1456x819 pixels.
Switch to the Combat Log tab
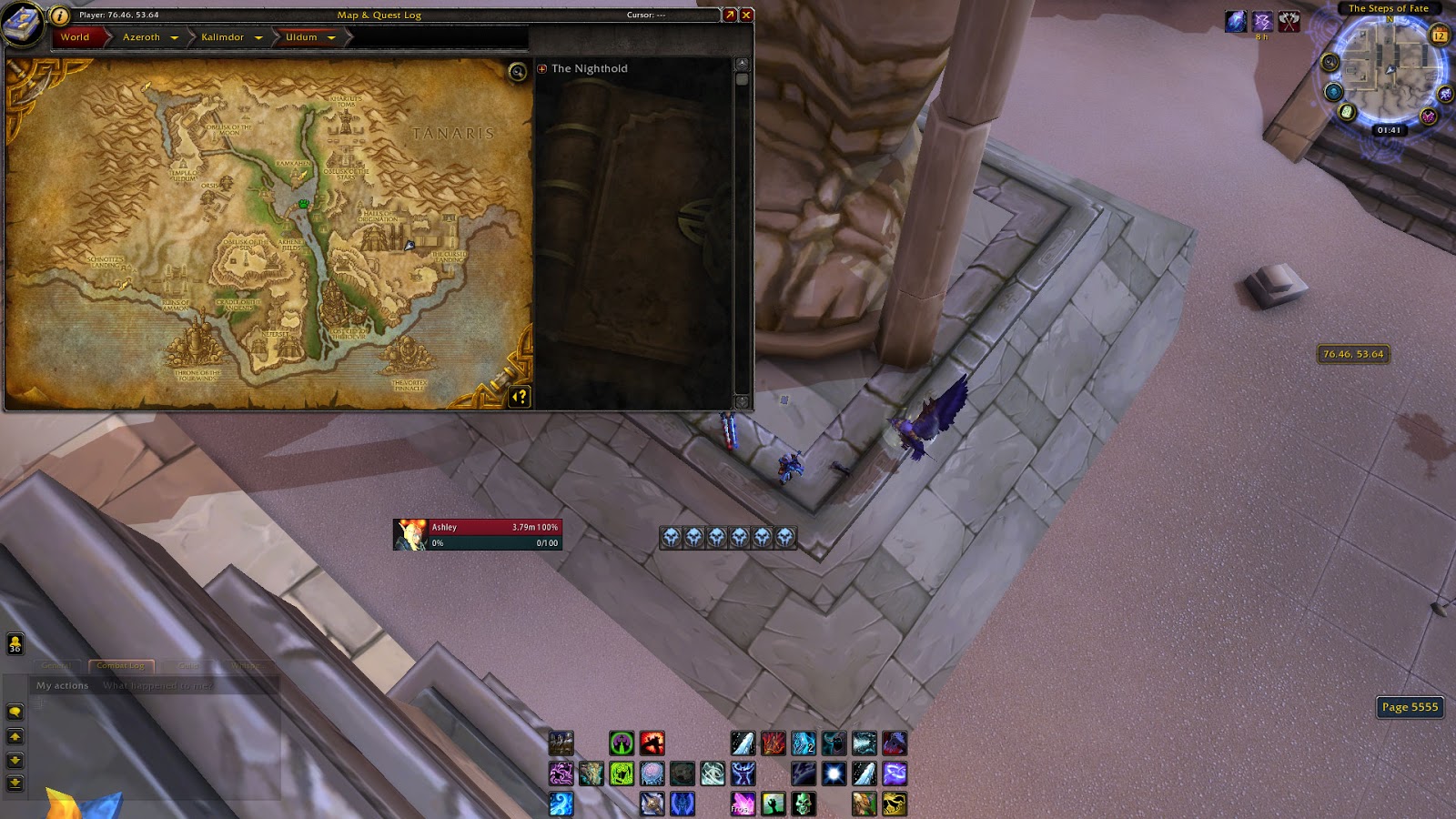[x=119, y=665]
